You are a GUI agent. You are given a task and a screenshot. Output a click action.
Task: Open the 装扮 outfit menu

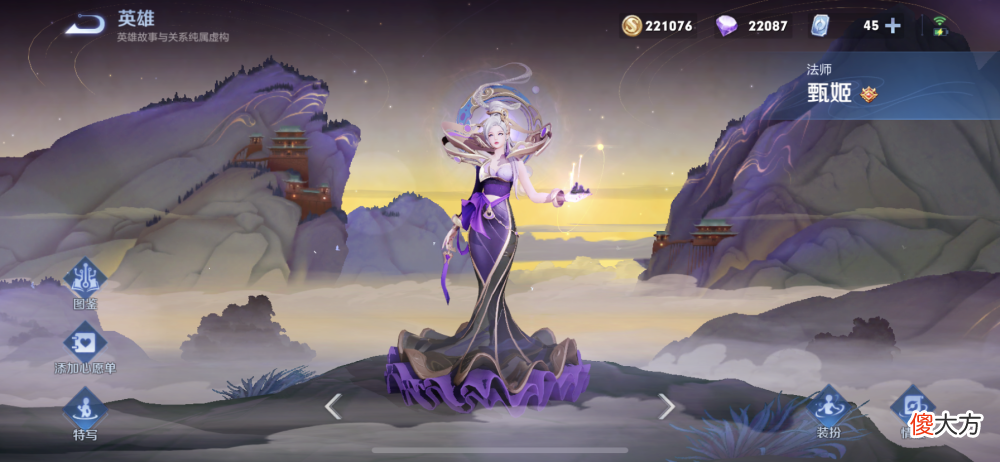click(831, 408)
